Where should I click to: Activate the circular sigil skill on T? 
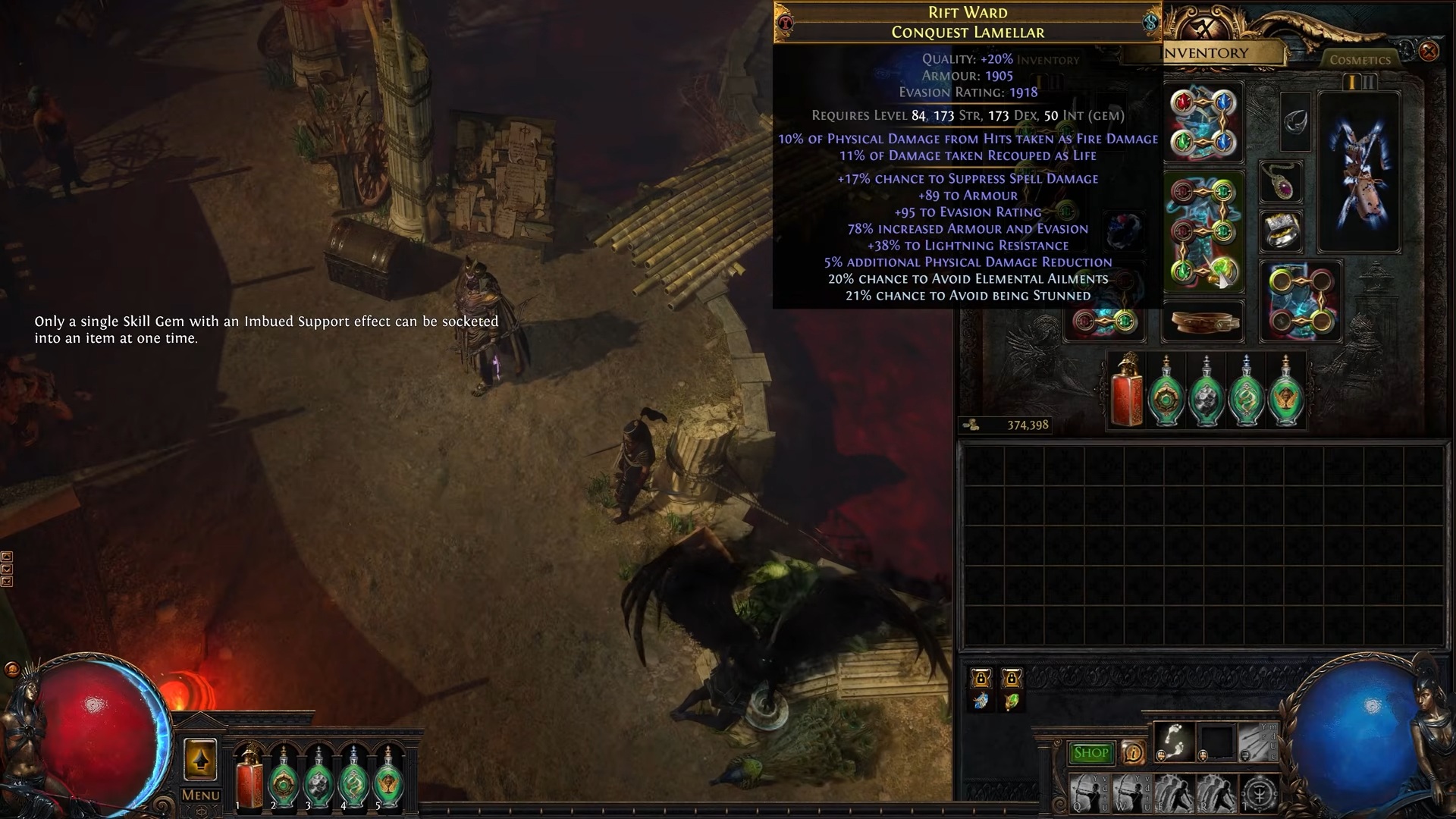tap(1260, 795)
